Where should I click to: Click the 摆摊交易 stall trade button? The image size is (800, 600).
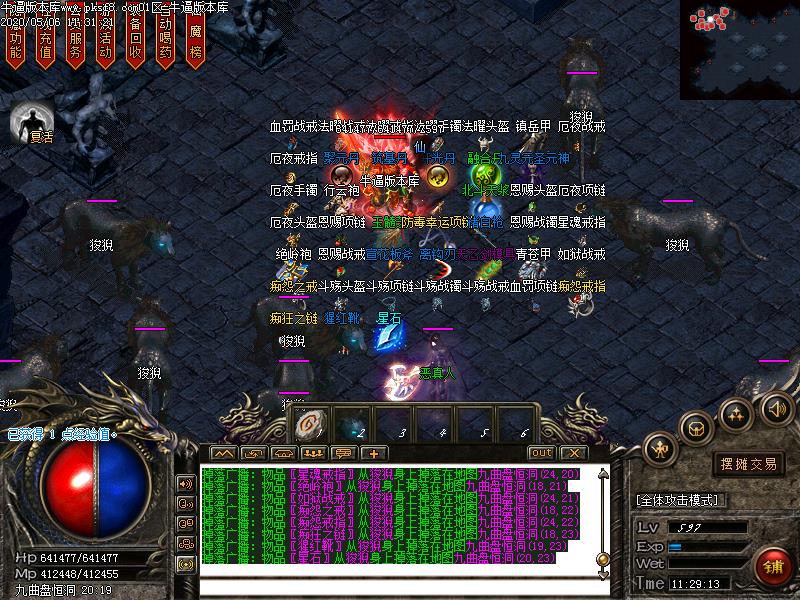(749, 463)
